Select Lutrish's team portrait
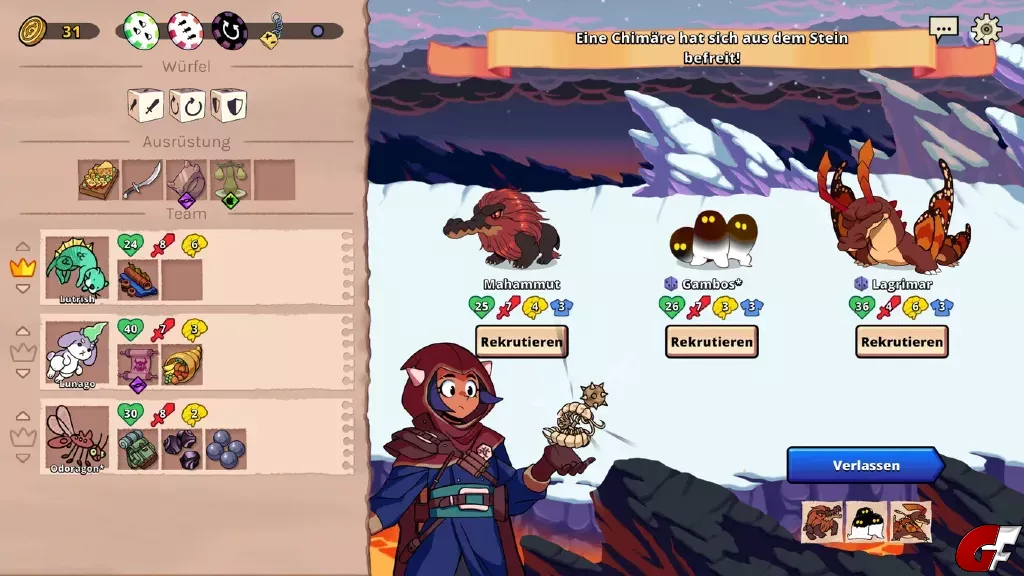Screen dimensions: 1024x576 [x=77, y=268]
